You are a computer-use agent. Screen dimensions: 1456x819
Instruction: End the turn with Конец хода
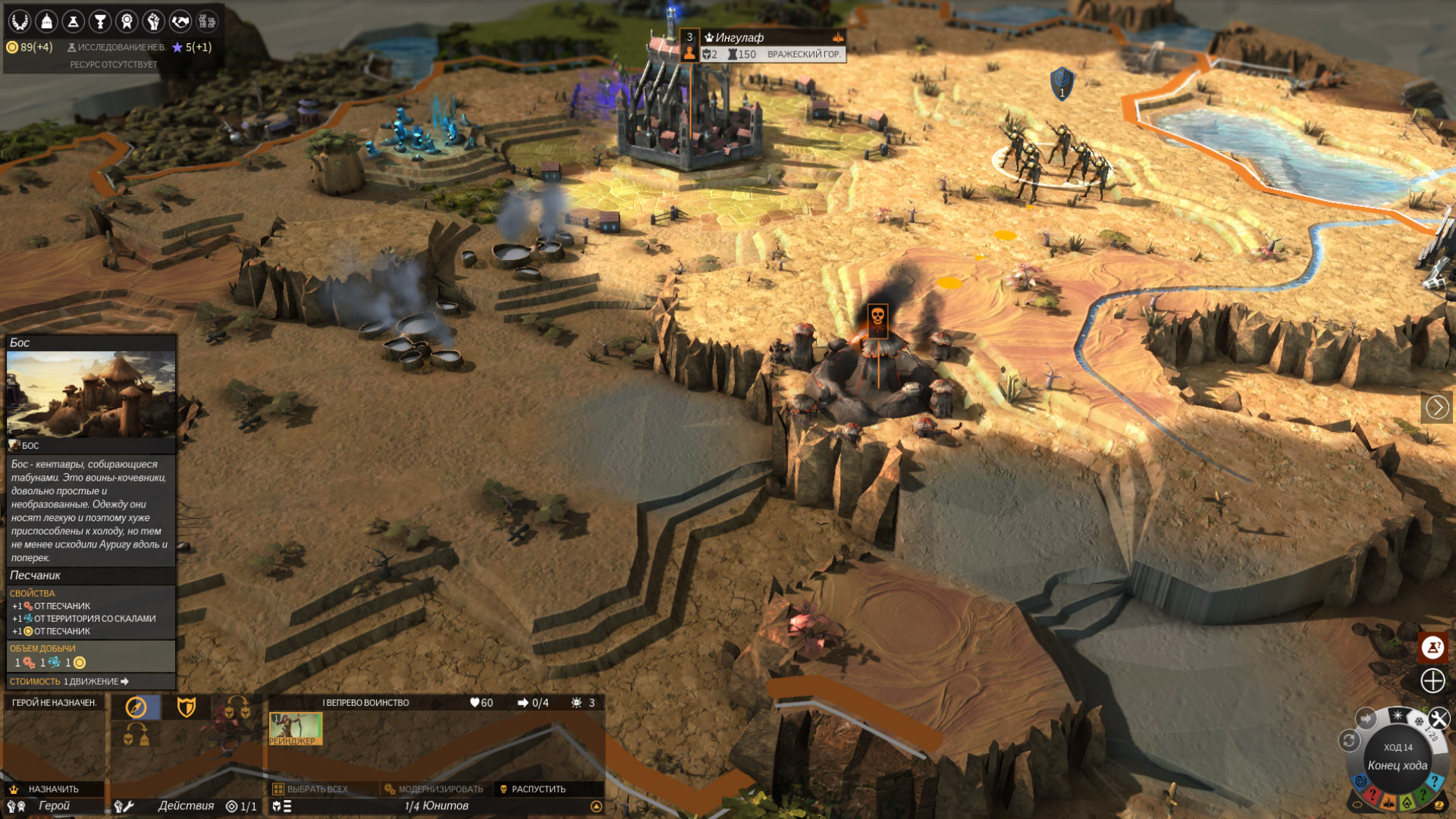1397,765
